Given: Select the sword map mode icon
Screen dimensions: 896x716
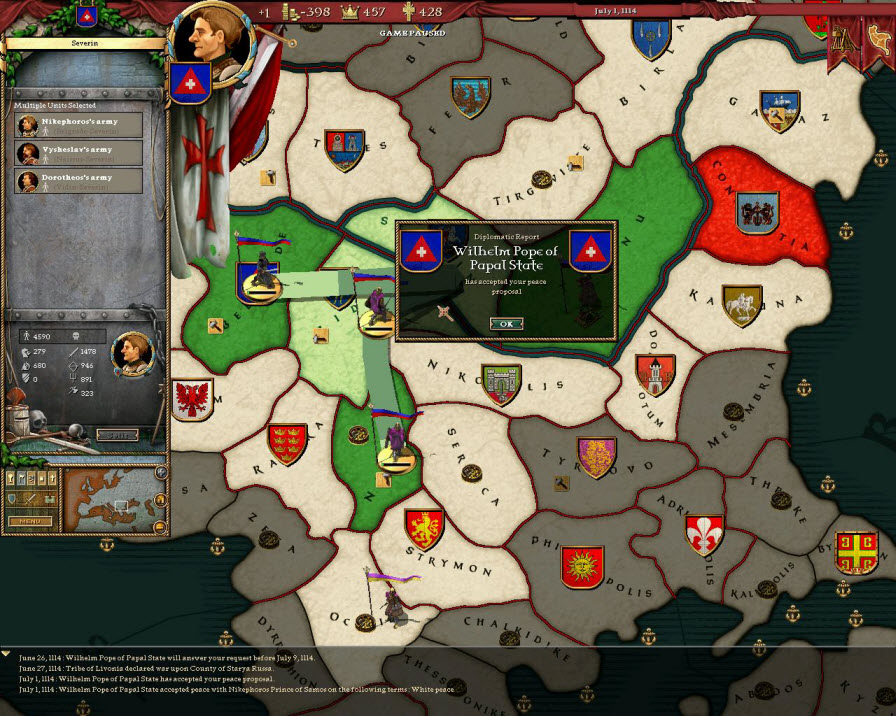Looking at the screenshot, I should [x=30, y=500].
